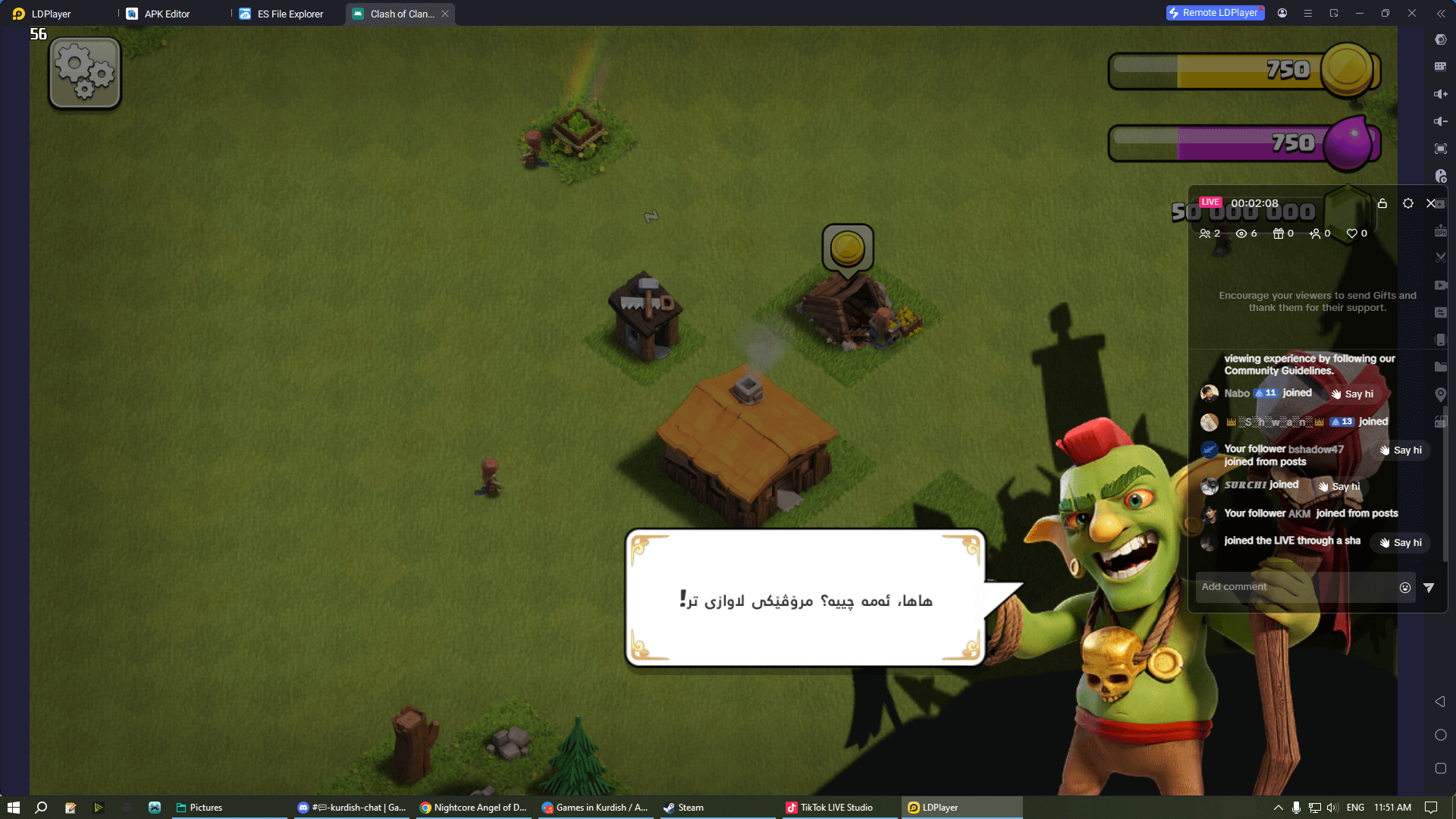Take a screenshot using the scissors icon
Screen dimensions: 1456x819
click(1440, 257)
